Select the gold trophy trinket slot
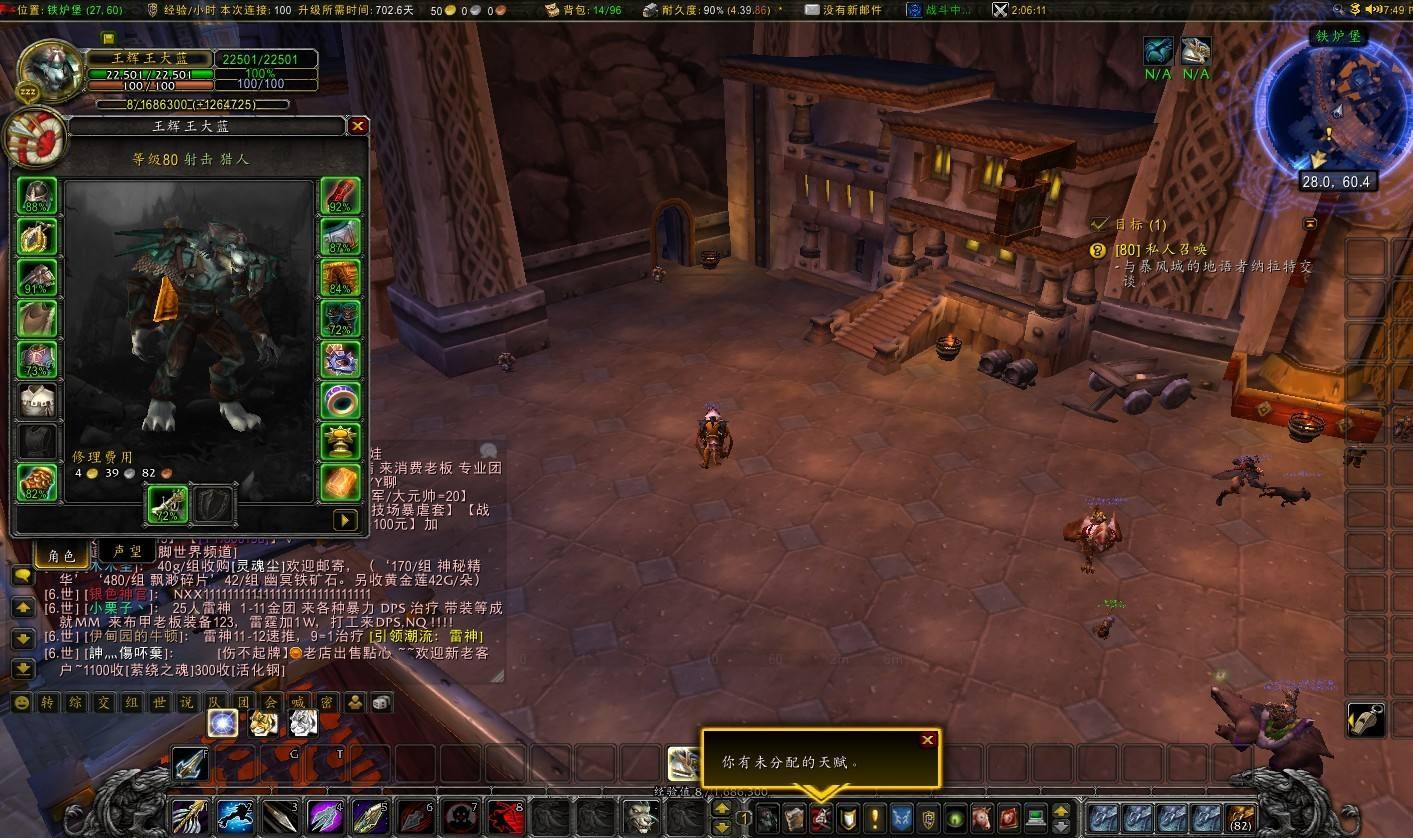The width and height of the screenshot is (1413, 838). pos(340,441)
